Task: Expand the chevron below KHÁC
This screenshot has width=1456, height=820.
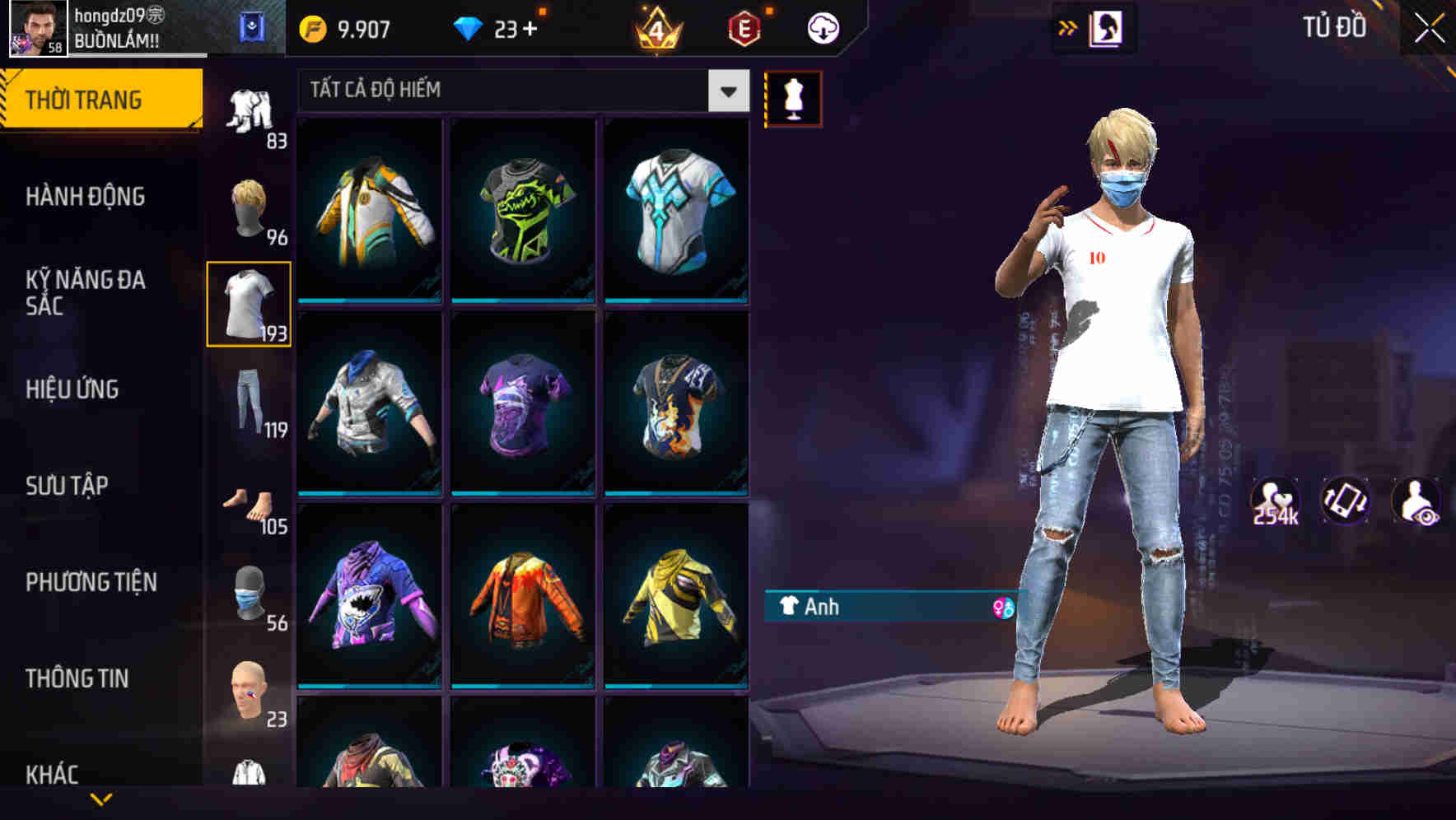Action: point(99,800)
